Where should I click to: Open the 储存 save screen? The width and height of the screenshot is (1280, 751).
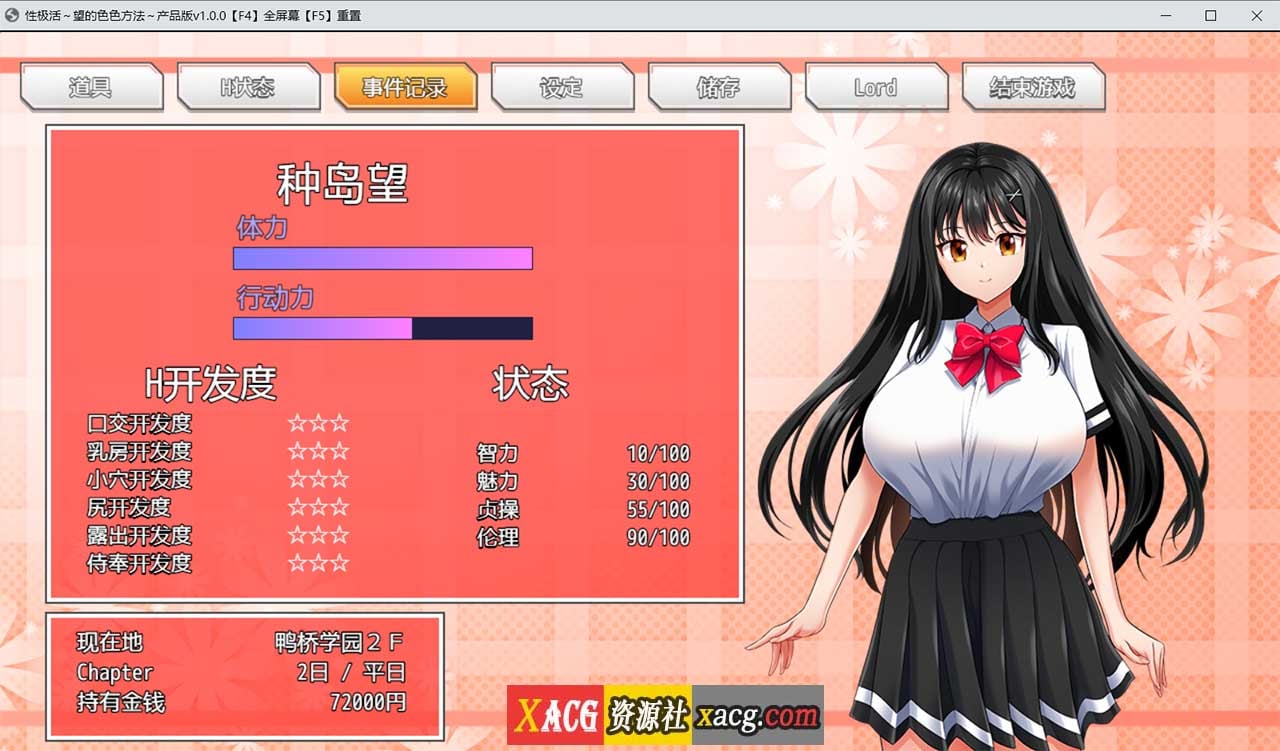(719, 88)
